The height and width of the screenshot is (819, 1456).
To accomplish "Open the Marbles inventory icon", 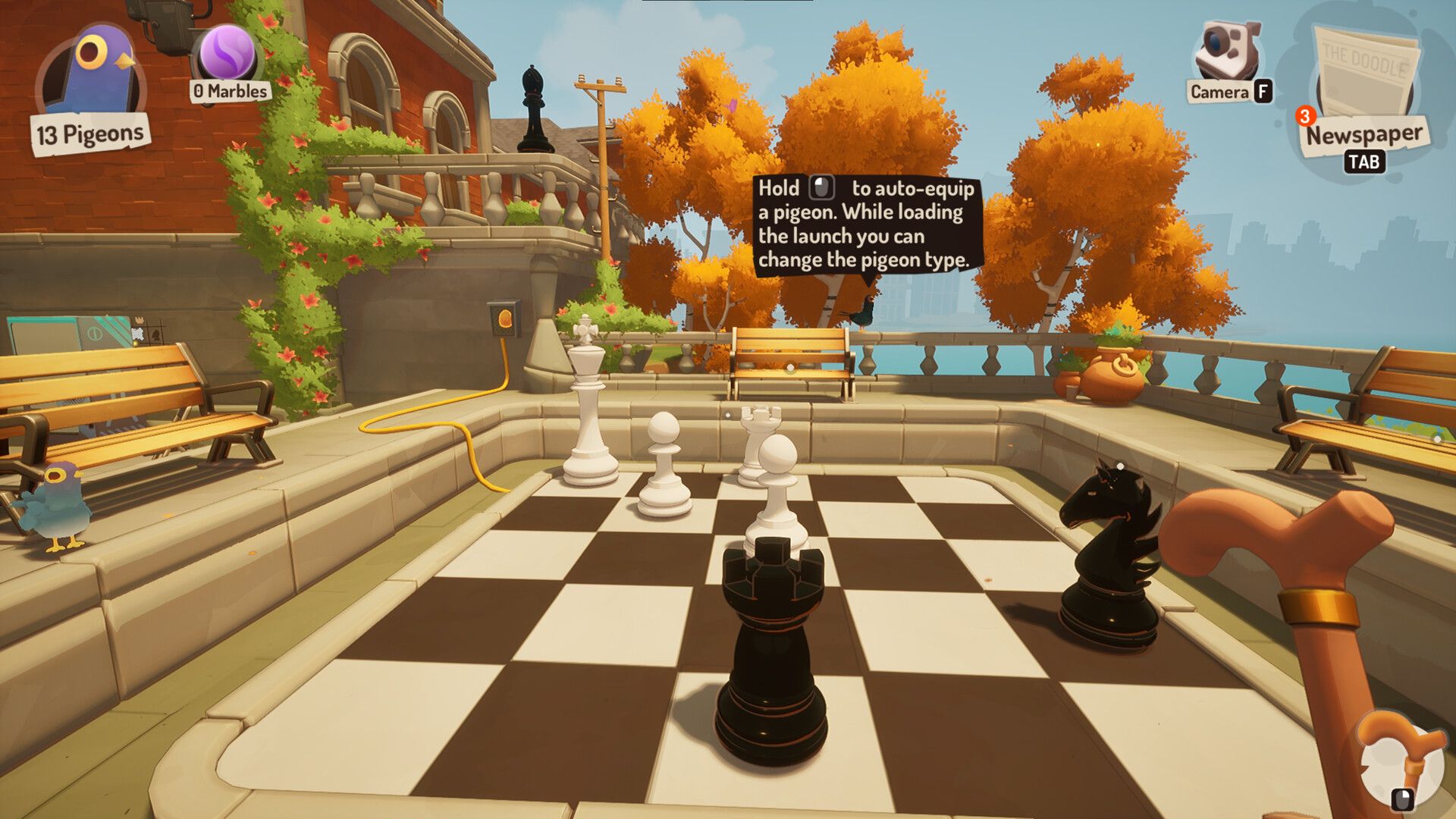I will (224, 57).
